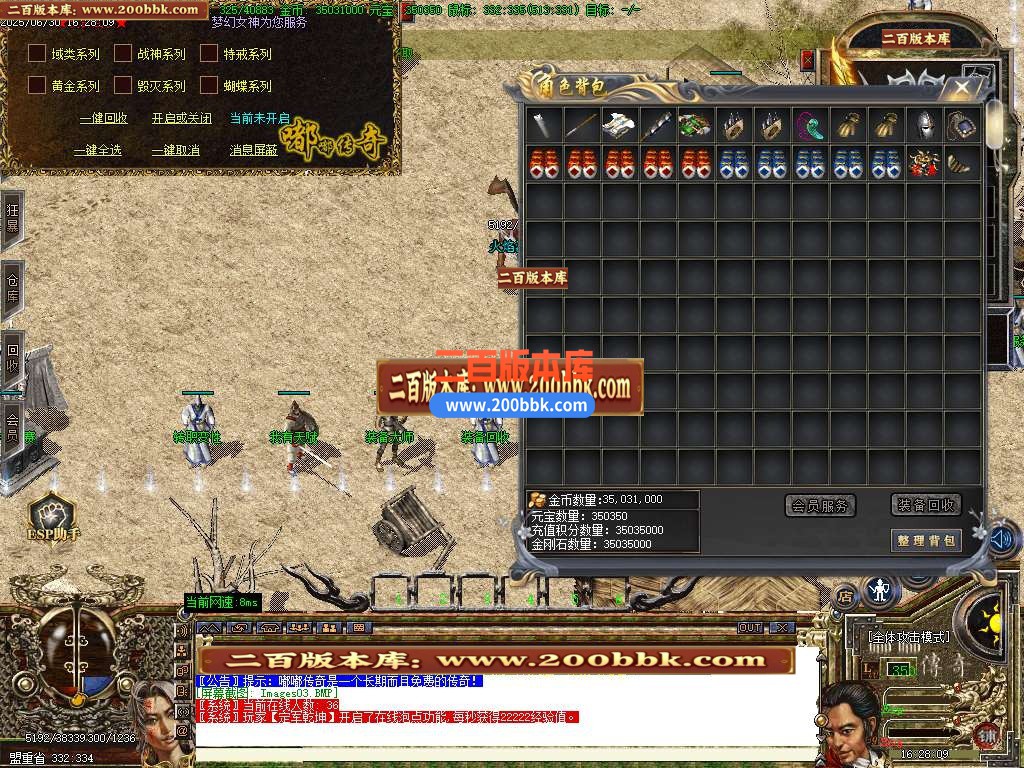1024x768 pixels.
Task: Click the 一键取消 deselect link
Action: 175,150
